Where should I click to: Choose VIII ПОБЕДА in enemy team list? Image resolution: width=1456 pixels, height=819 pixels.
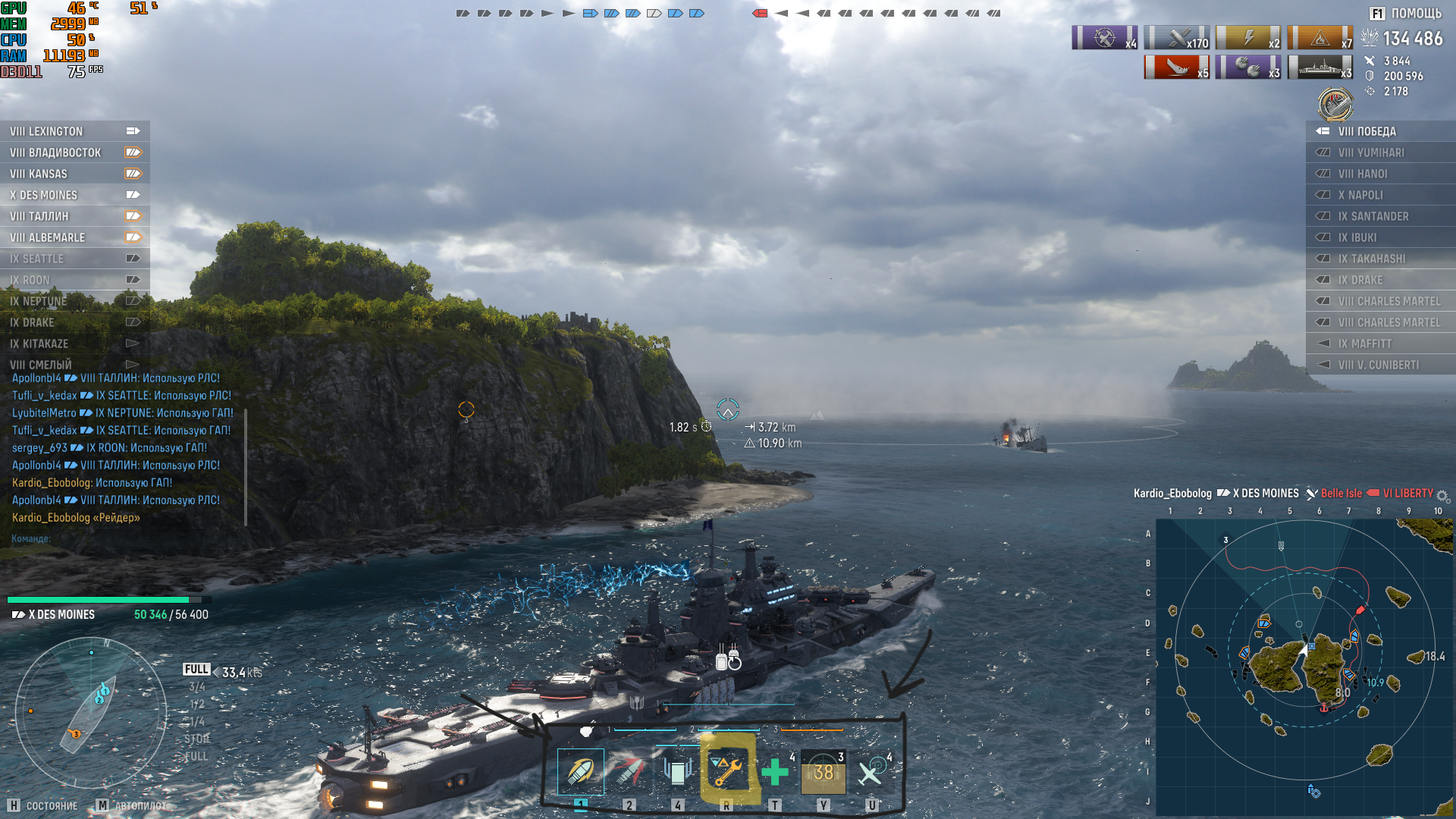click(x=1380, y=131)
